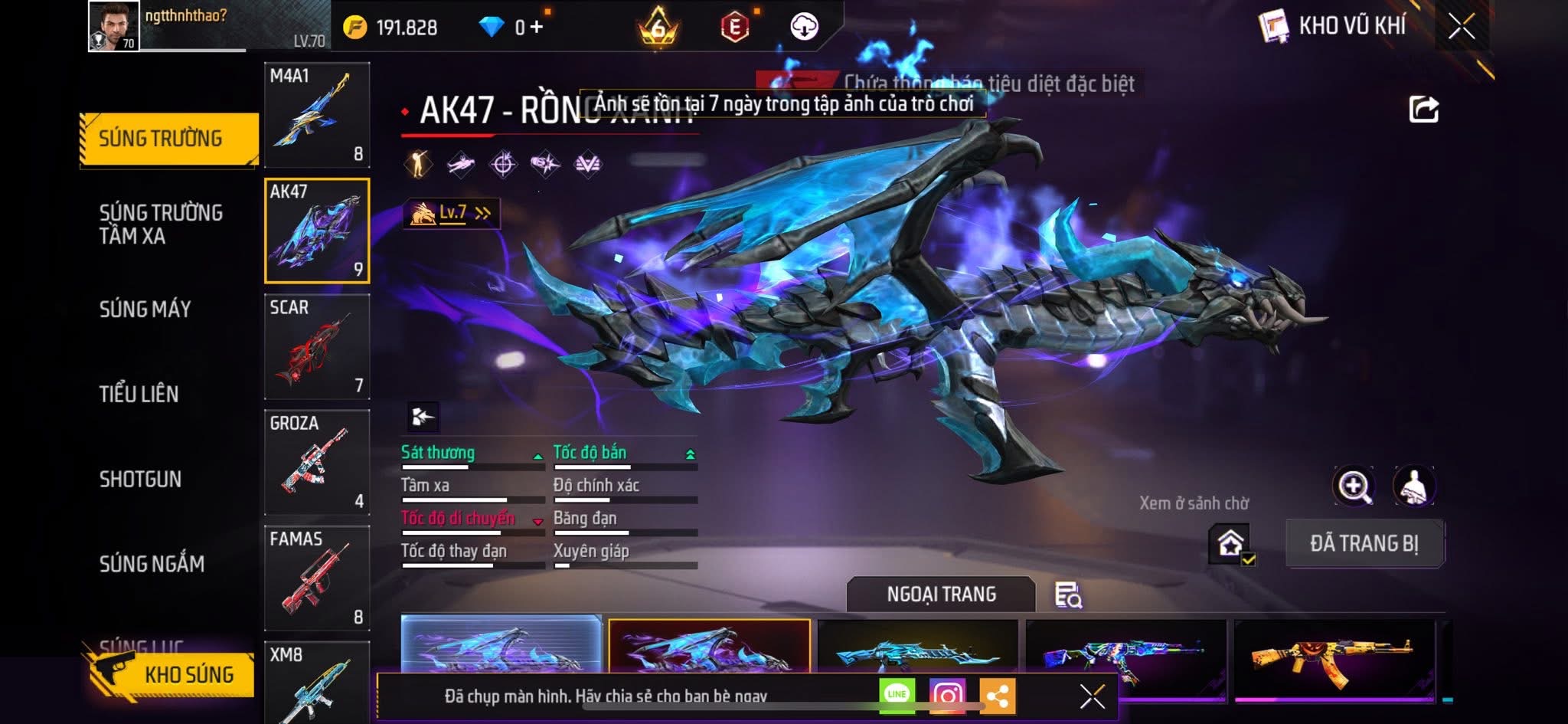
Task: Open the Tiểu Liên category
Action: click(x=139, y=394)
